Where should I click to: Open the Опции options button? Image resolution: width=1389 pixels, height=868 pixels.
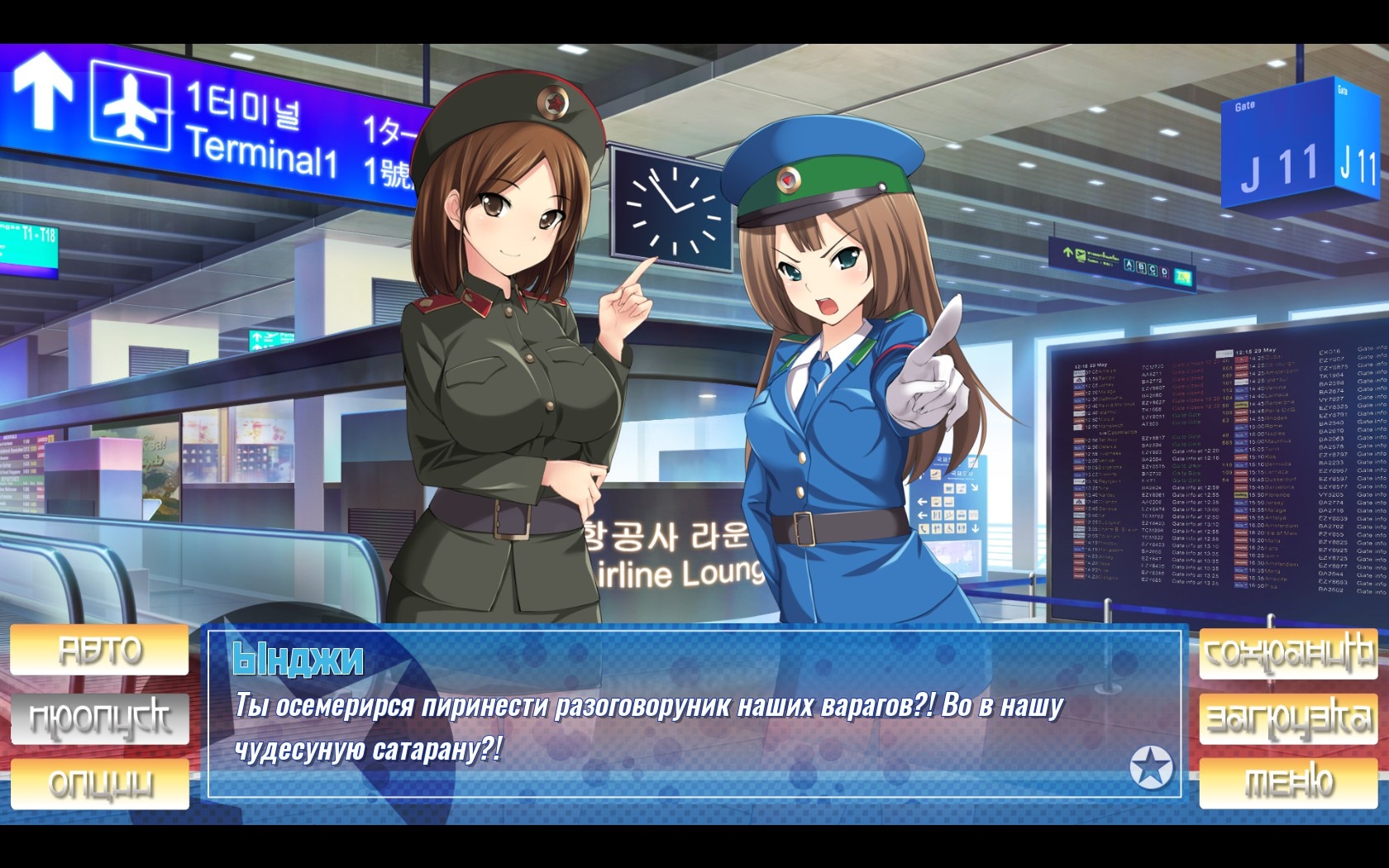tap(99, 783)
